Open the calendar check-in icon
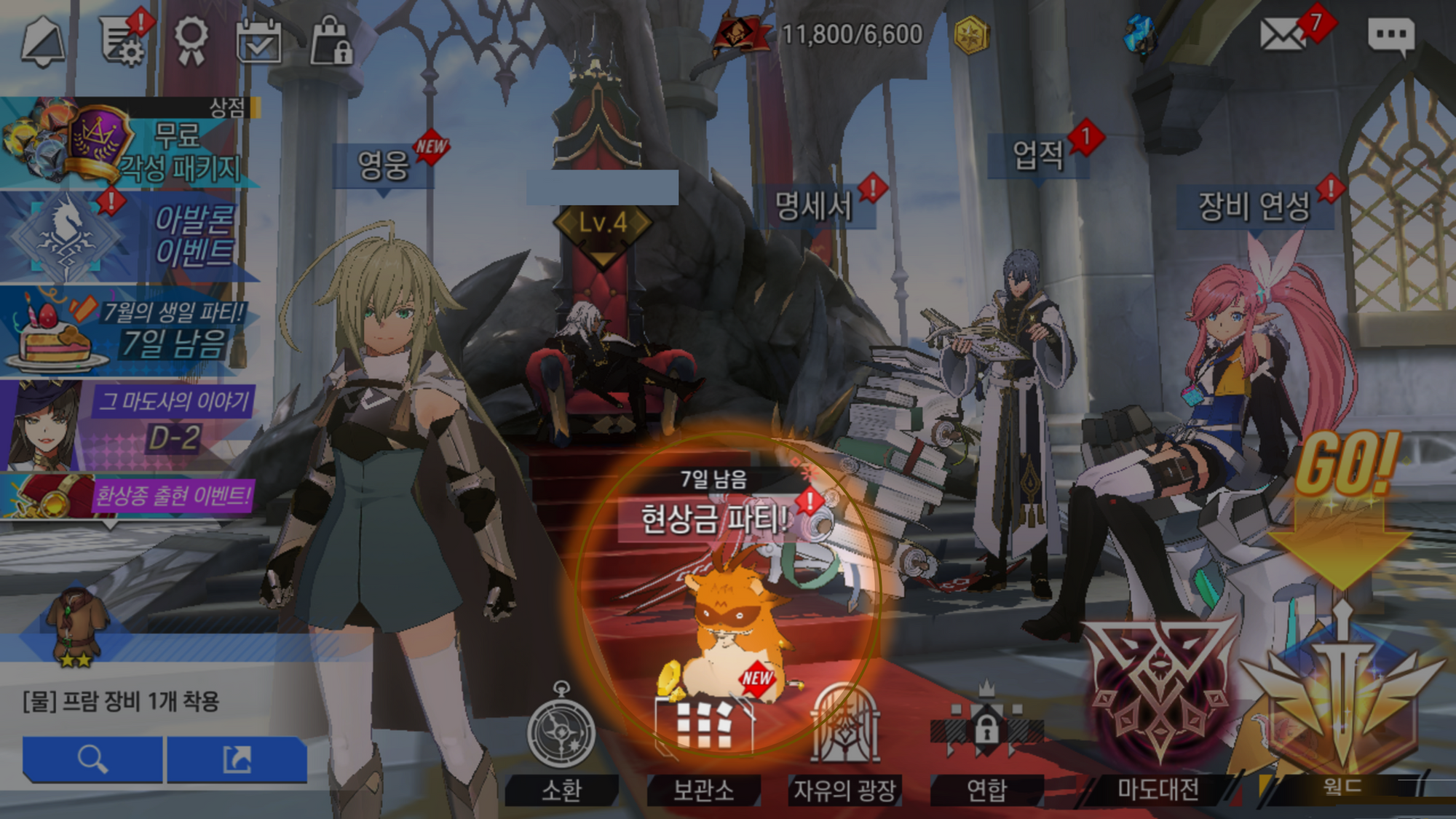Viewport: 1456px width, 819px height. (x=259, y=42)
